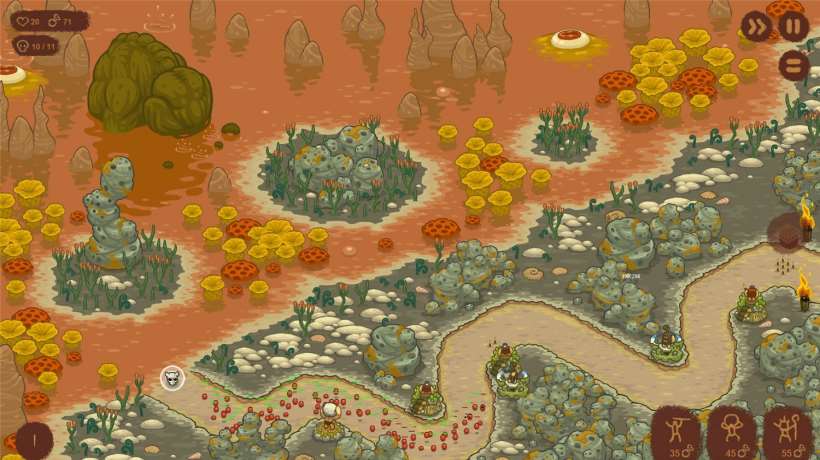Pick the shaman with staff unit costing 55

point(787,432)
